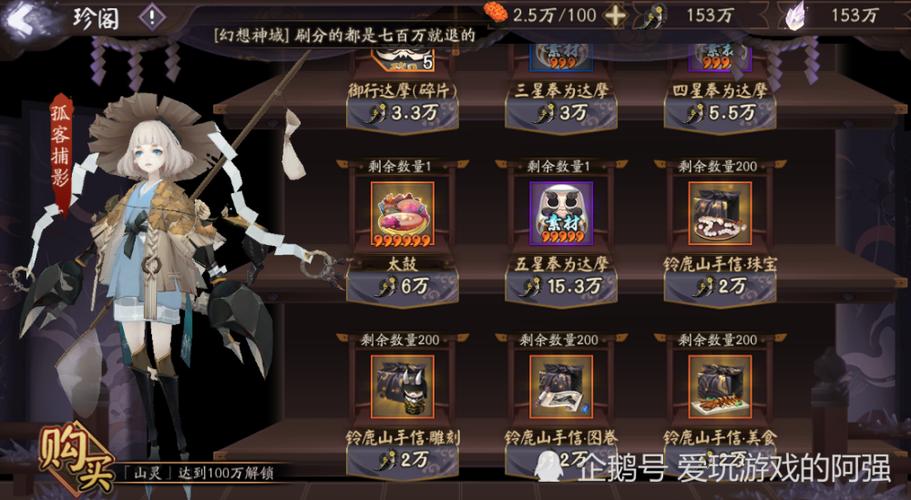Go back using the top-left arrow
Image resolution: width=911 pixels, height=500 pixels.
30,17
